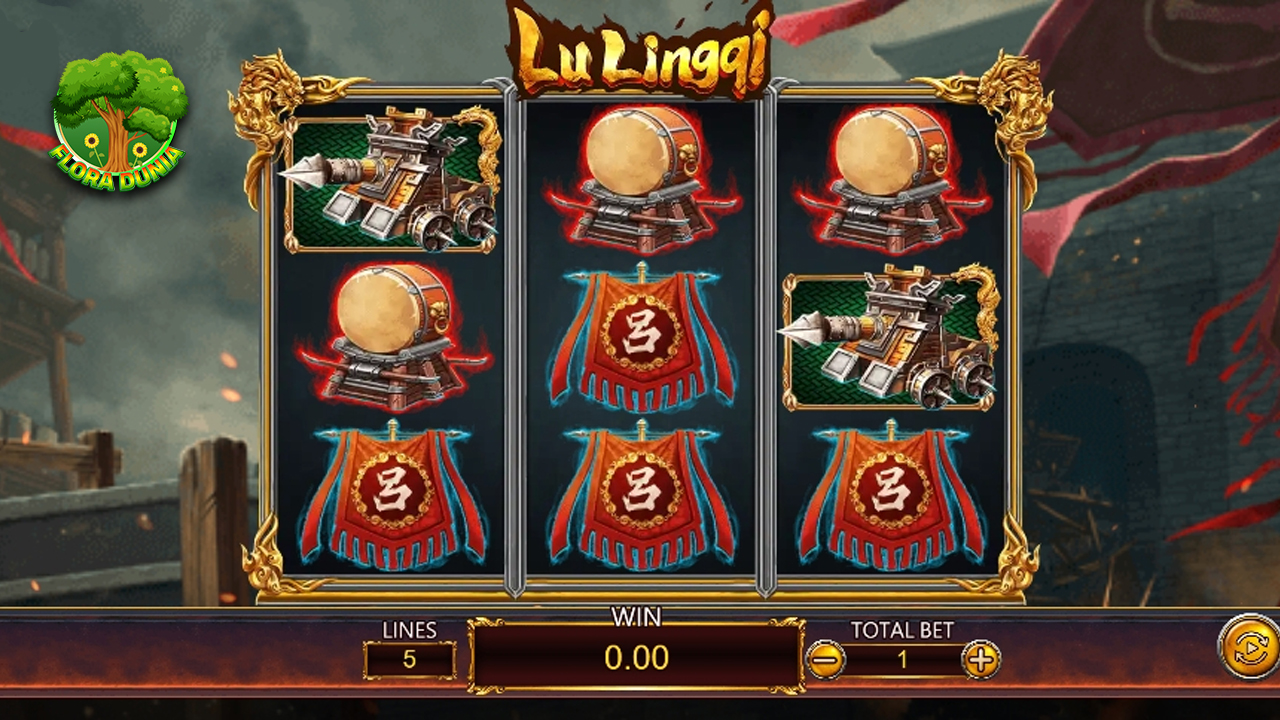Increase total bet with plus button
Viewport: 1280px width, 720px height.
[x=981, y=659]
